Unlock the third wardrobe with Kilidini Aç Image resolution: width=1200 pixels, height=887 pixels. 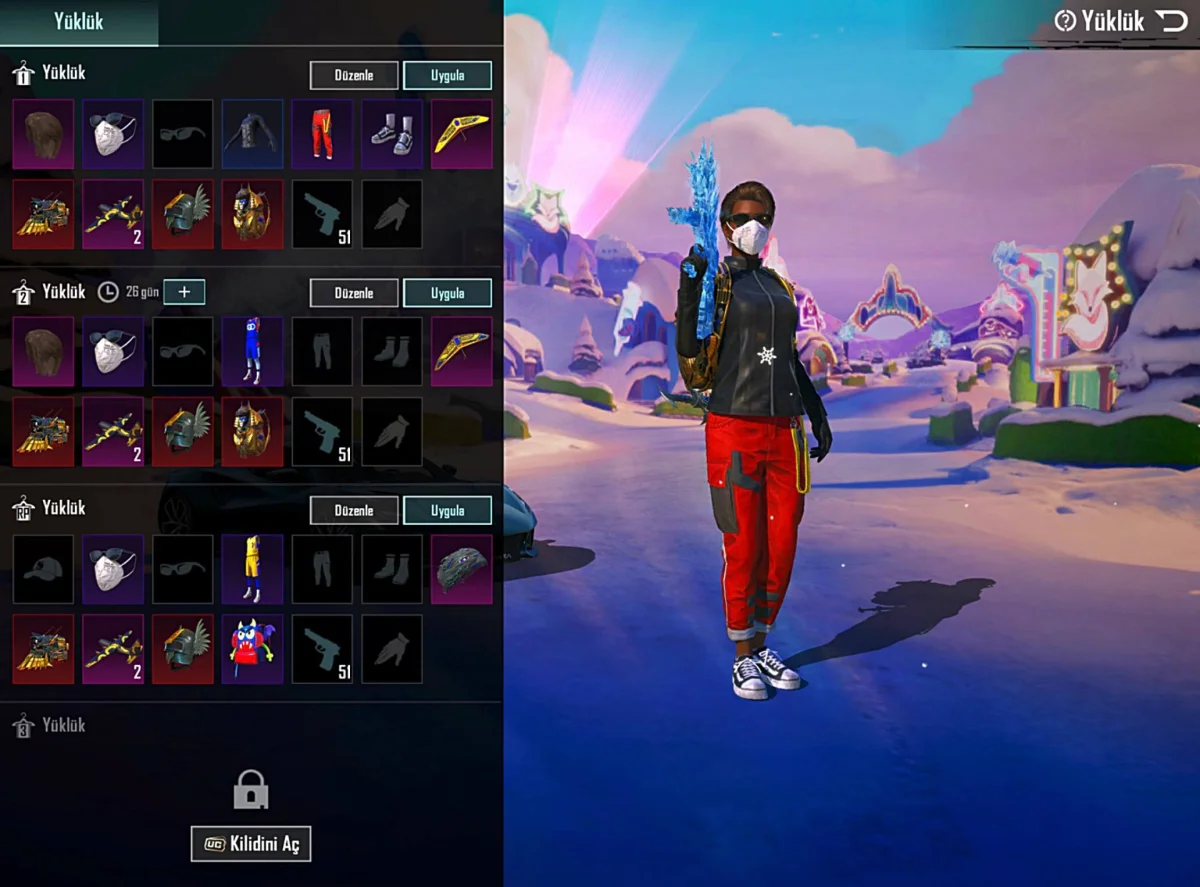(x=251, y=843)
